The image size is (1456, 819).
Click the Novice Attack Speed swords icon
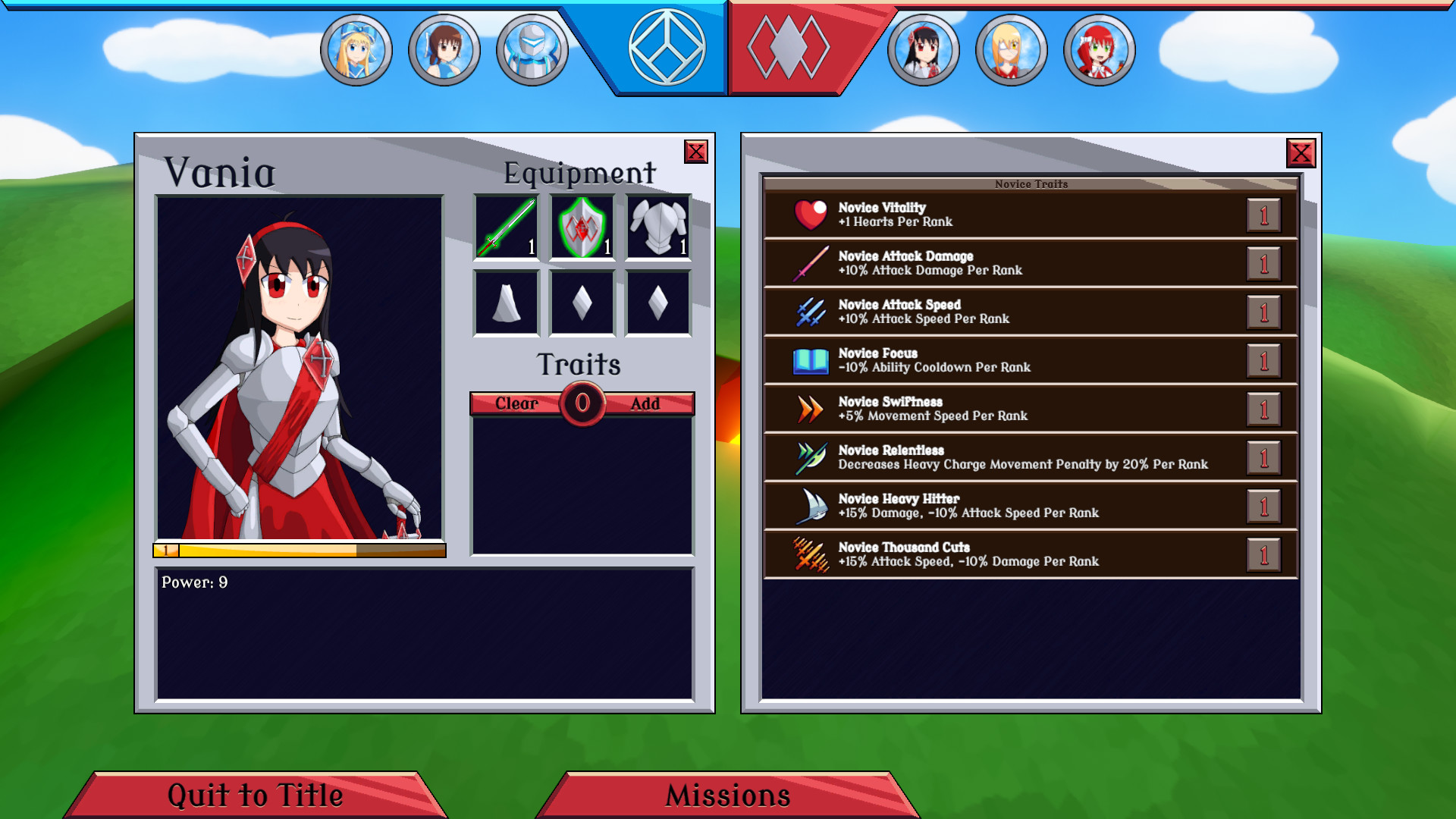pyautogui.click(x=808, y=312)
